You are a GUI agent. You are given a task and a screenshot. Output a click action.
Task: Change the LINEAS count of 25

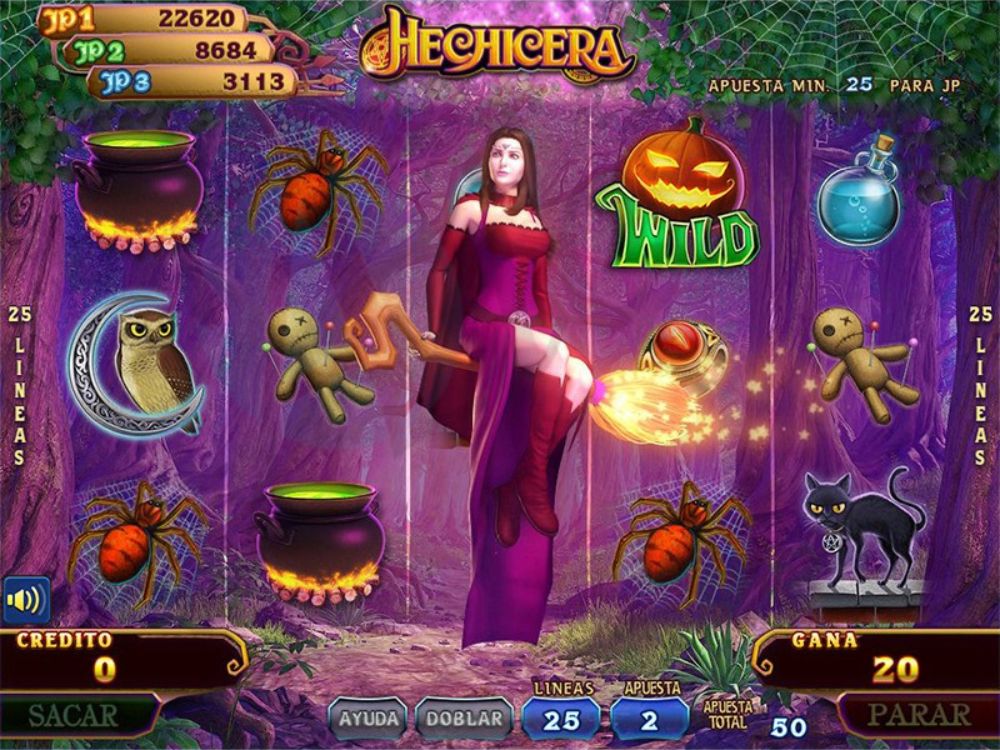pos(561,719)
